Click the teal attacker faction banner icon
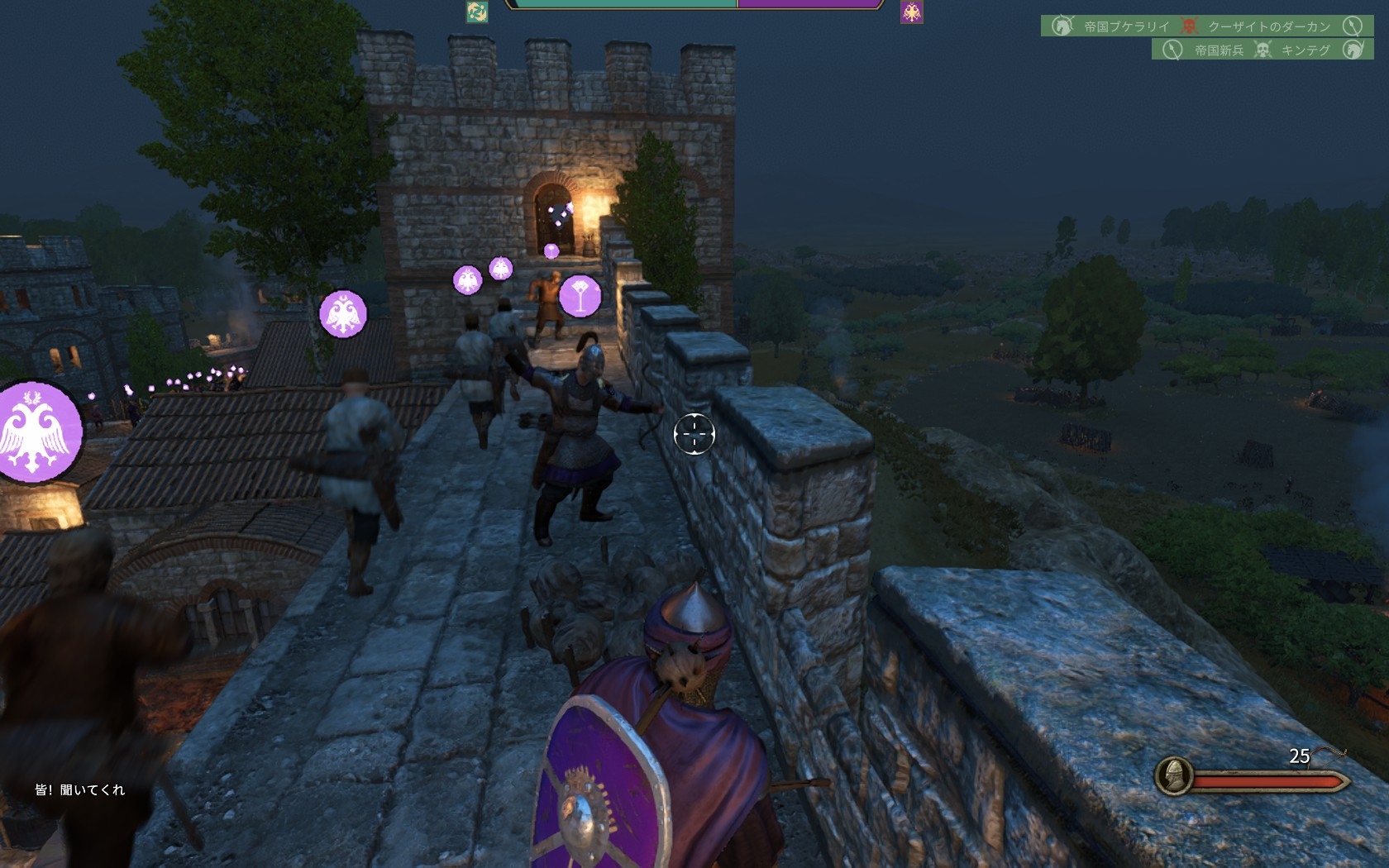 (x=477, y=12)
